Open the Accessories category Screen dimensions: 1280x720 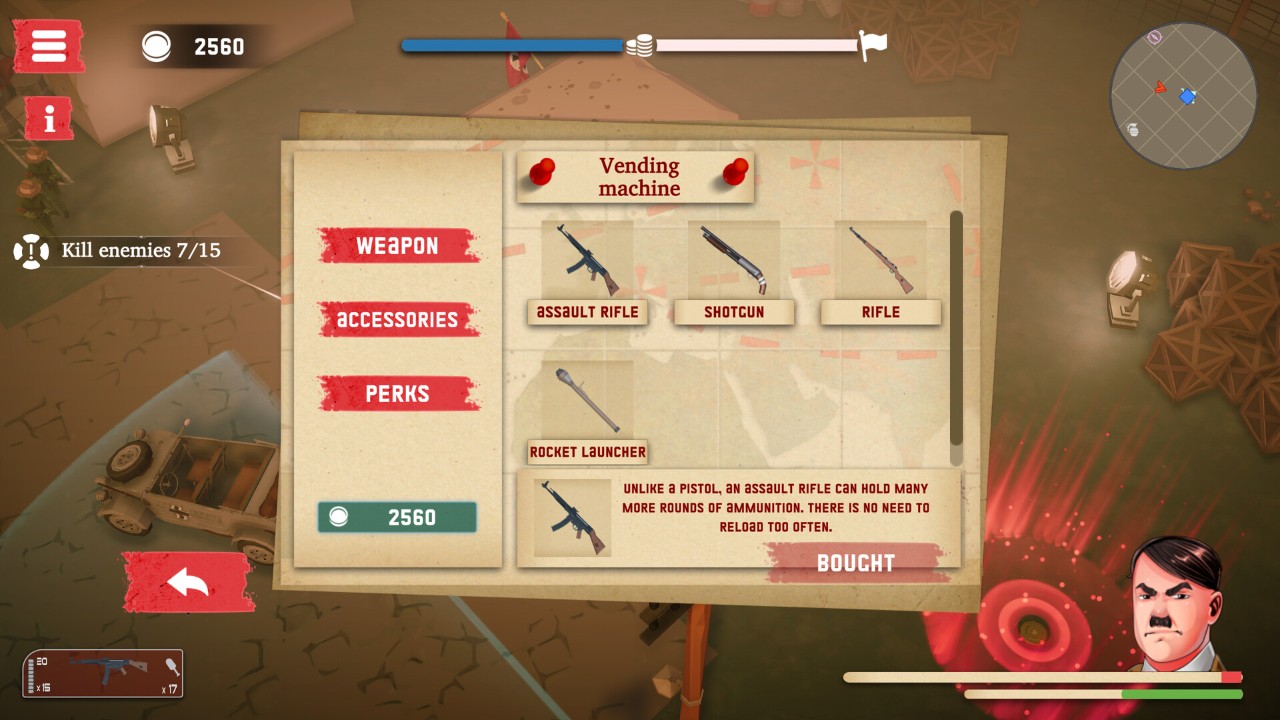[397, 320]
